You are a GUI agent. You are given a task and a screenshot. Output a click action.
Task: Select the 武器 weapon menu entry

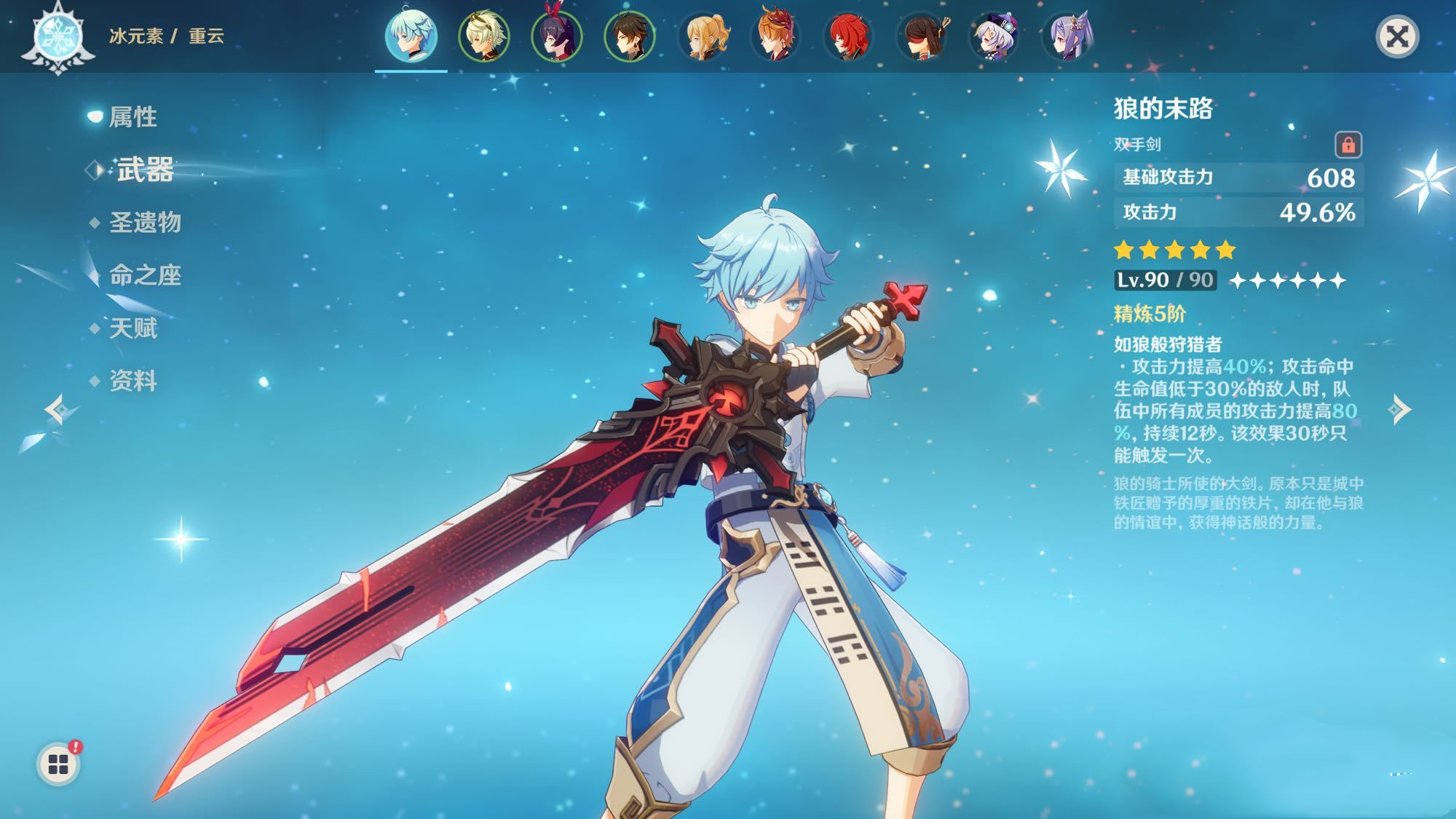tap(145, 170)
